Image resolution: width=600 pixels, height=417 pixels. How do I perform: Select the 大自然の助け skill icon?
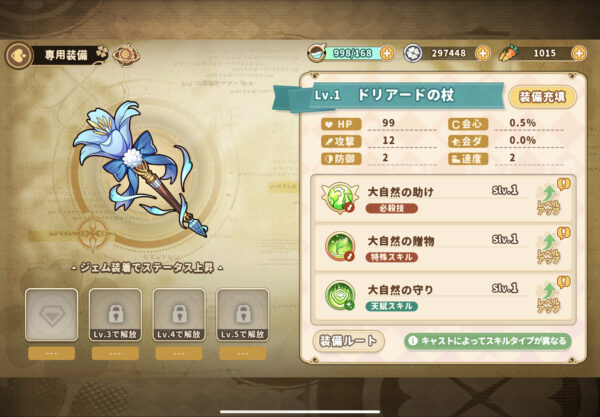coord(339,195)
